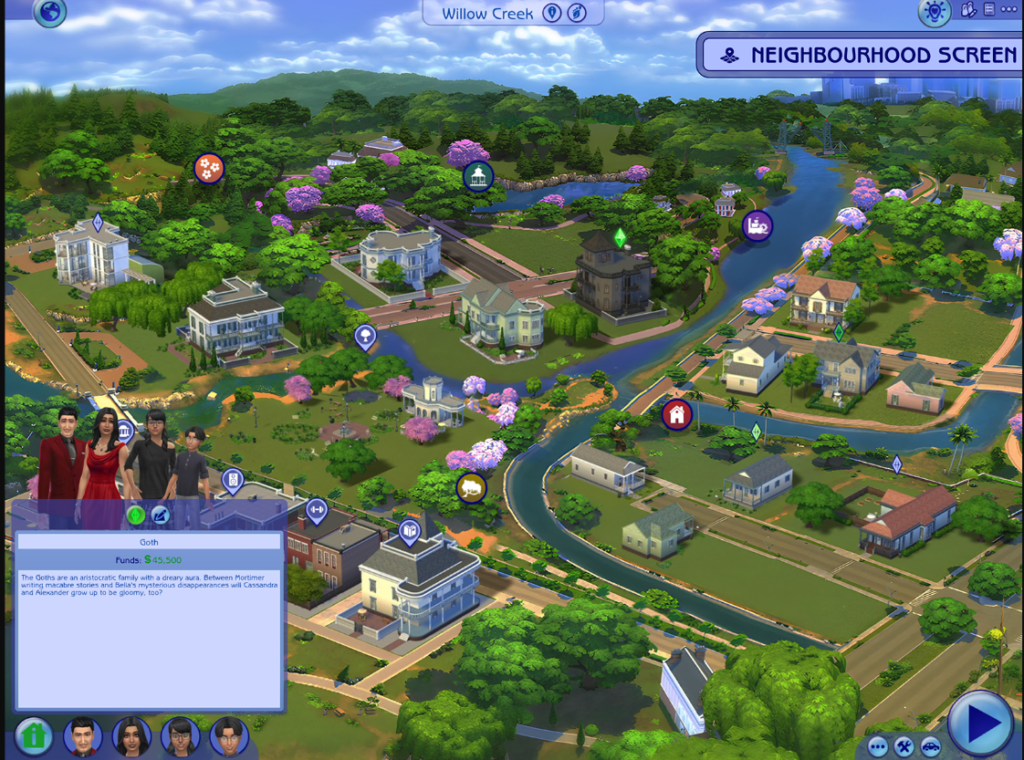1024x760 pixels.
Task: Pick Alexander Goth's portrait
Action: click(x=229, y=737)
